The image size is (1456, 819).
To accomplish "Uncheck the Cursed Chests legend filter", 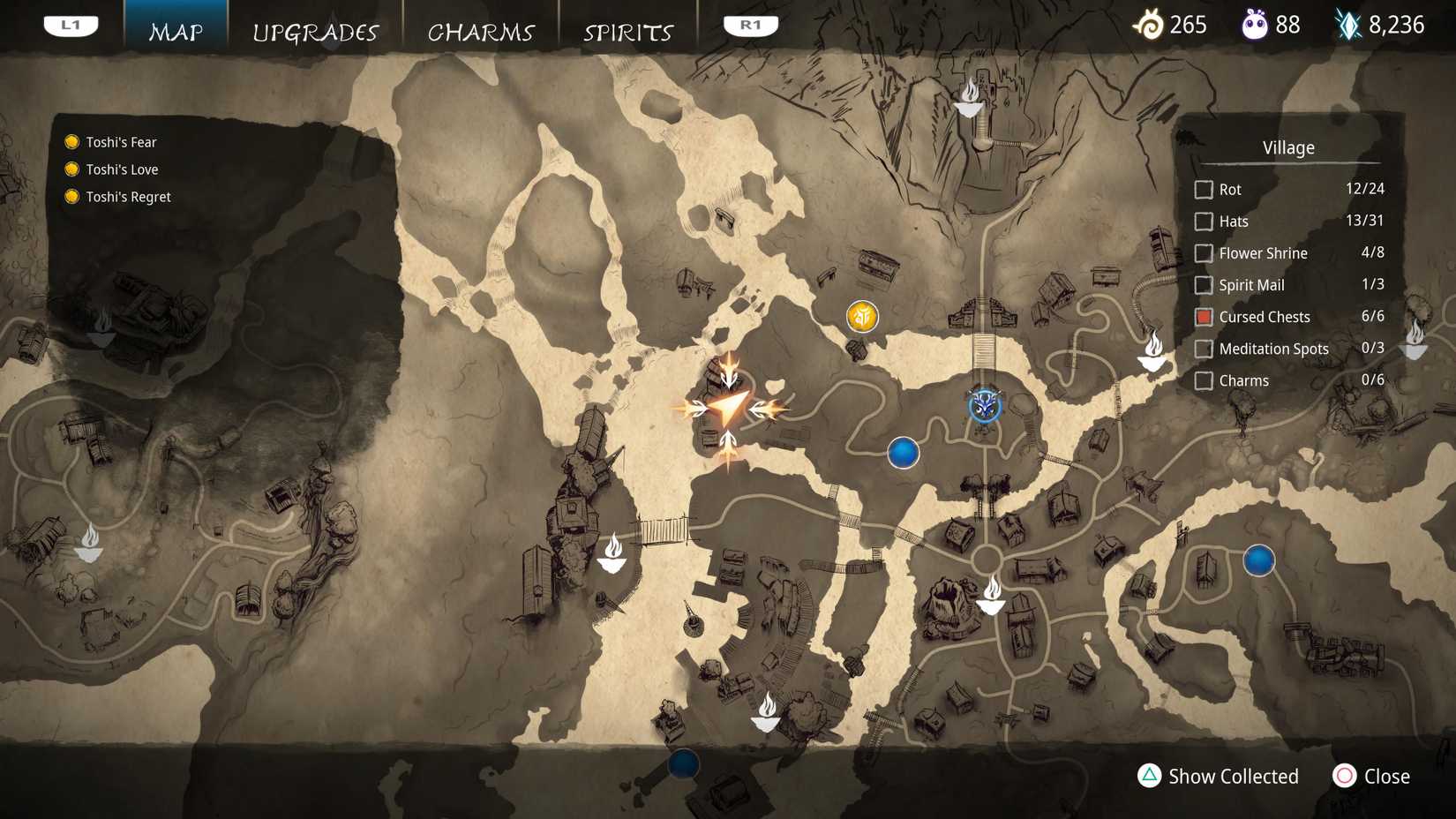I will click(x=1204, y=317).
